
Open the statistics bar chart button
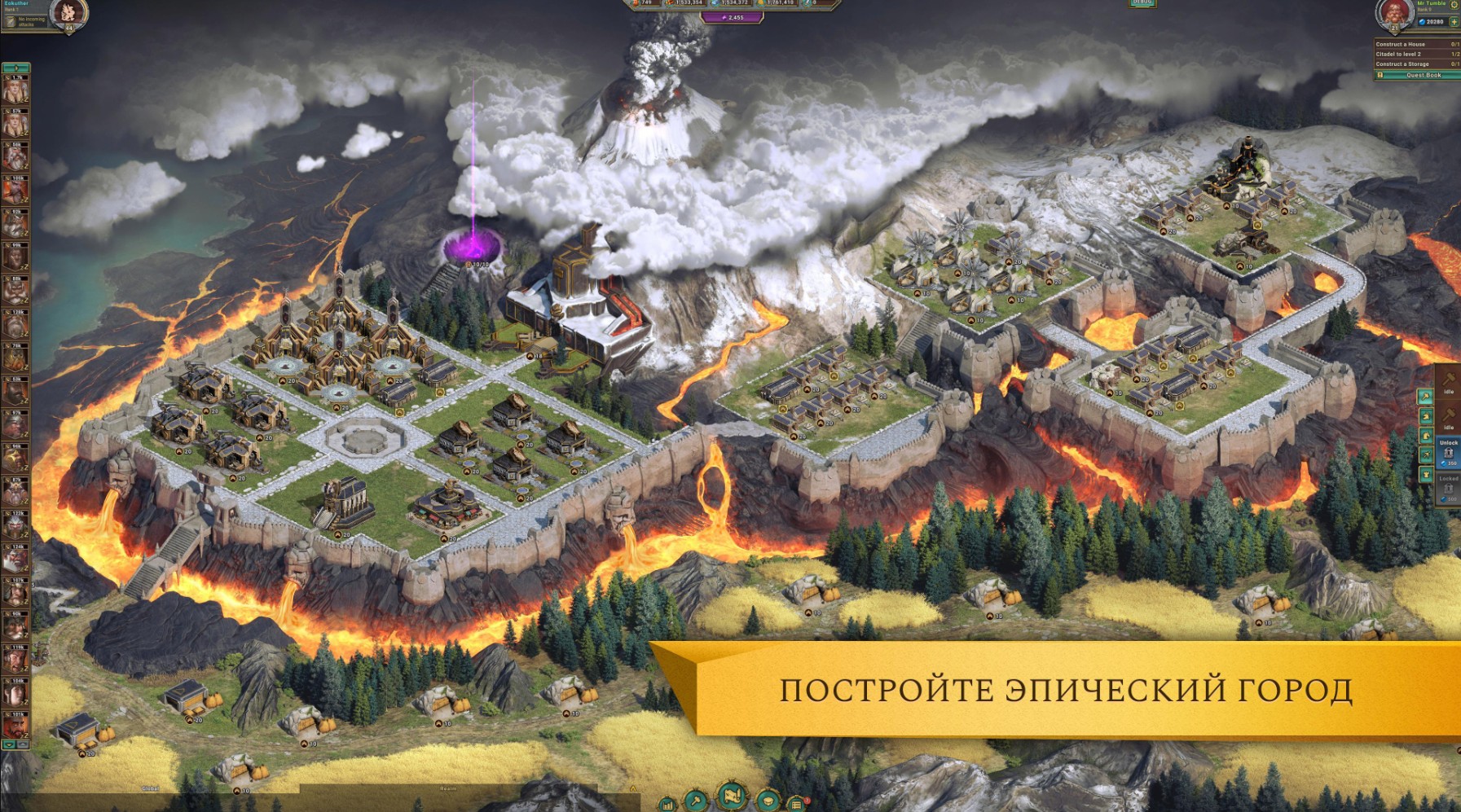667,805
